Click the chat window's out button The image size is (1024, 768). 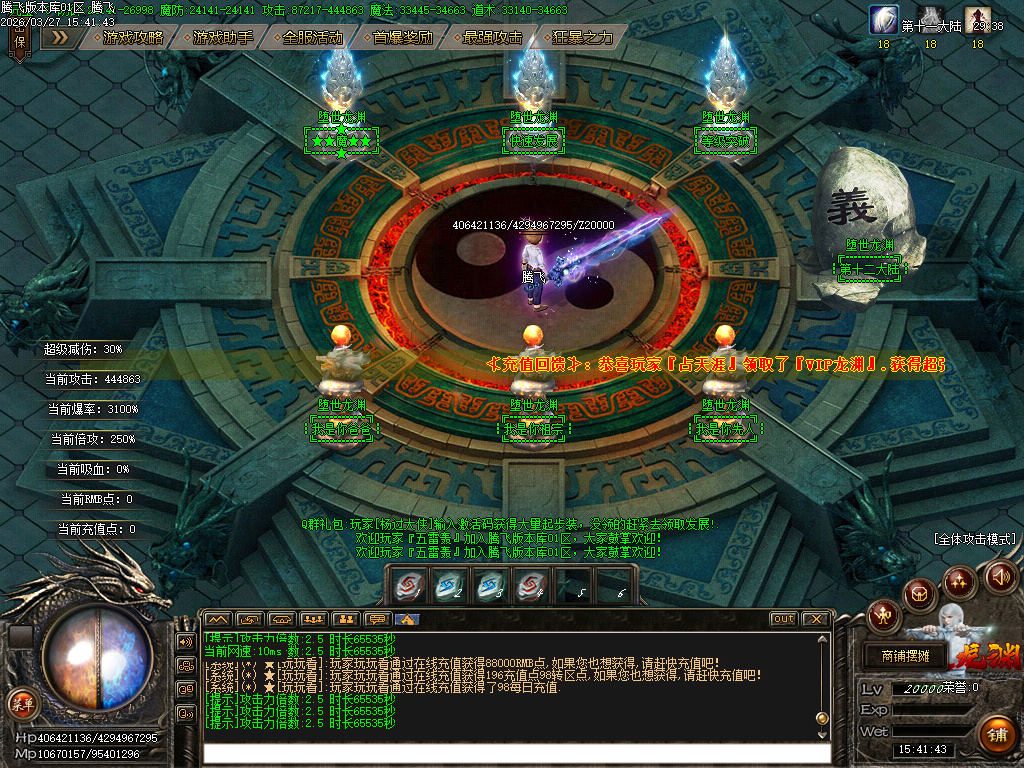point(783,619)
